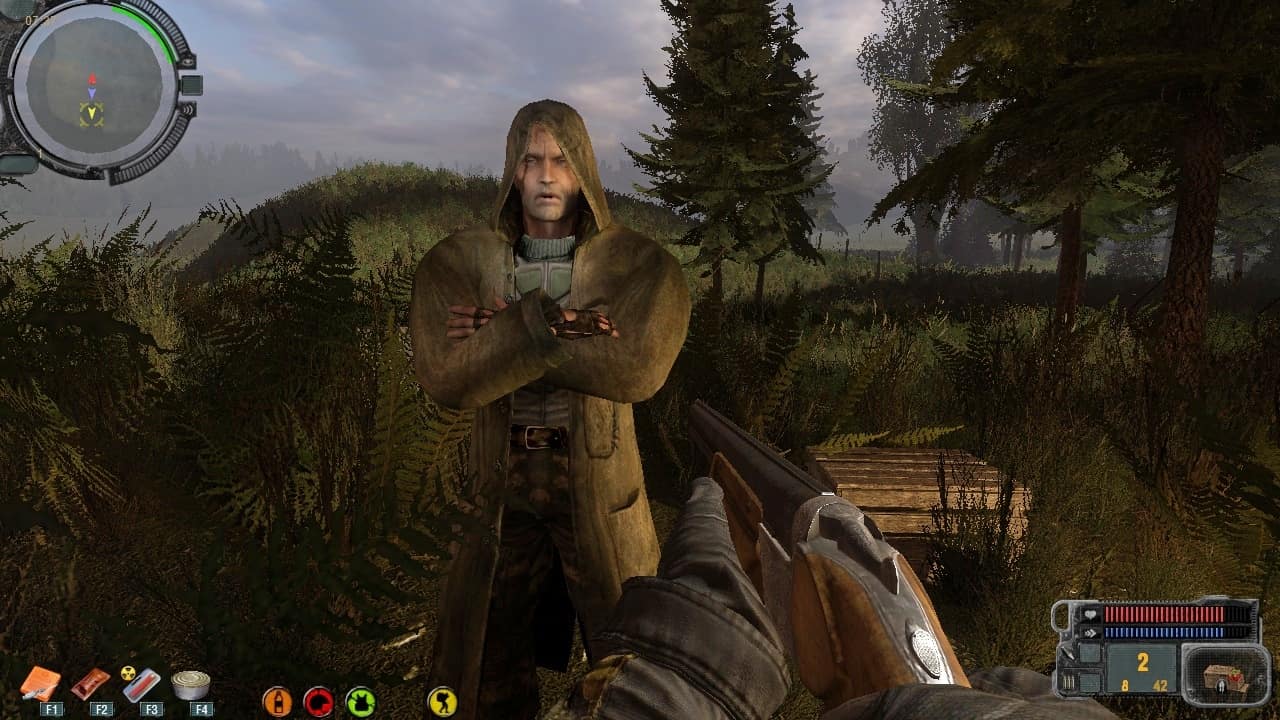Use the anti-radiation drug in slot F3
This screenshot has width=1280, height=720.
pos(141,684)
